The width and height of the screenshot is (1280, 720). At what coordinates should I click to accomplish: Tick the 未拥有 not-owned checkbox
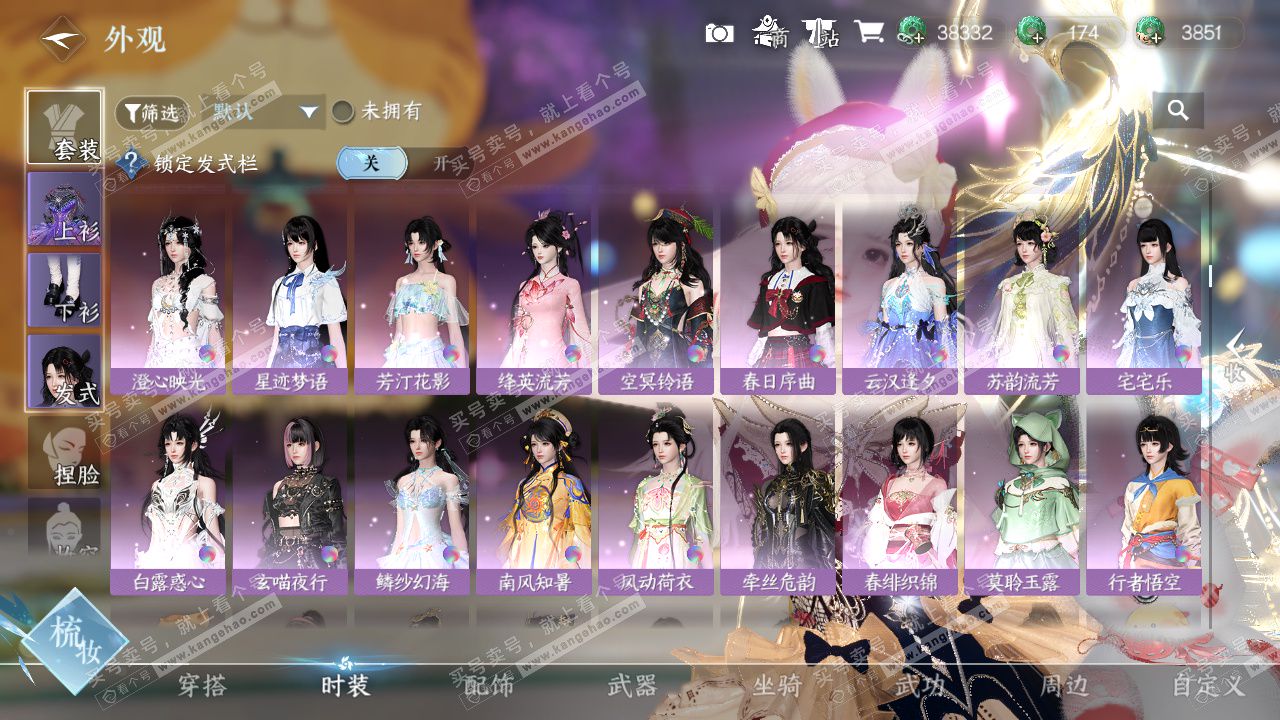point(343,112)
